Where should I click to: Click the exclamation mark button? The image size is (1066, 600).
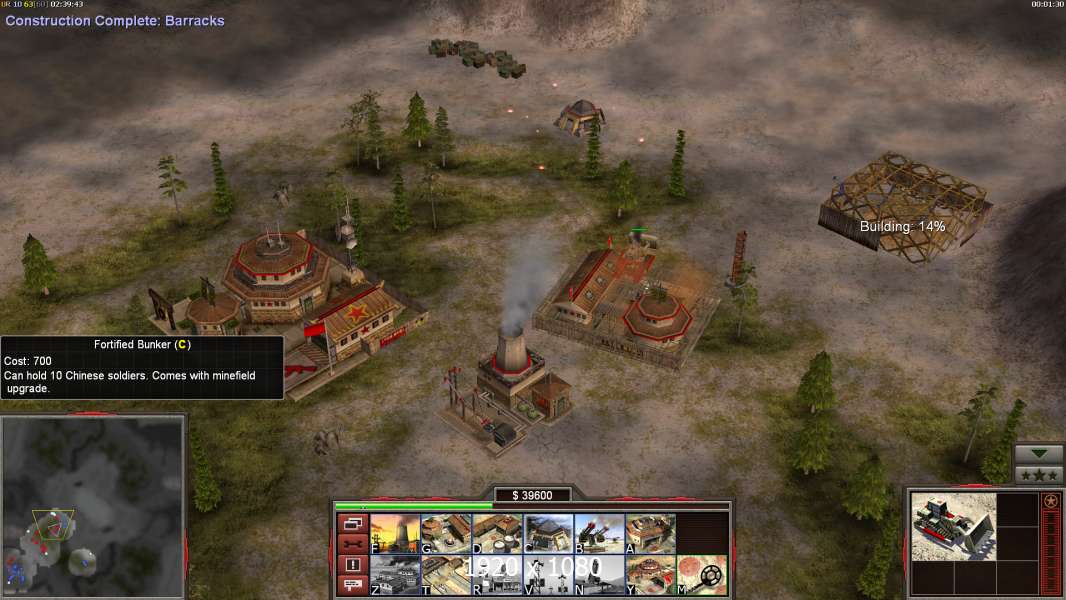pyautogui.click(x=352, y=564)
